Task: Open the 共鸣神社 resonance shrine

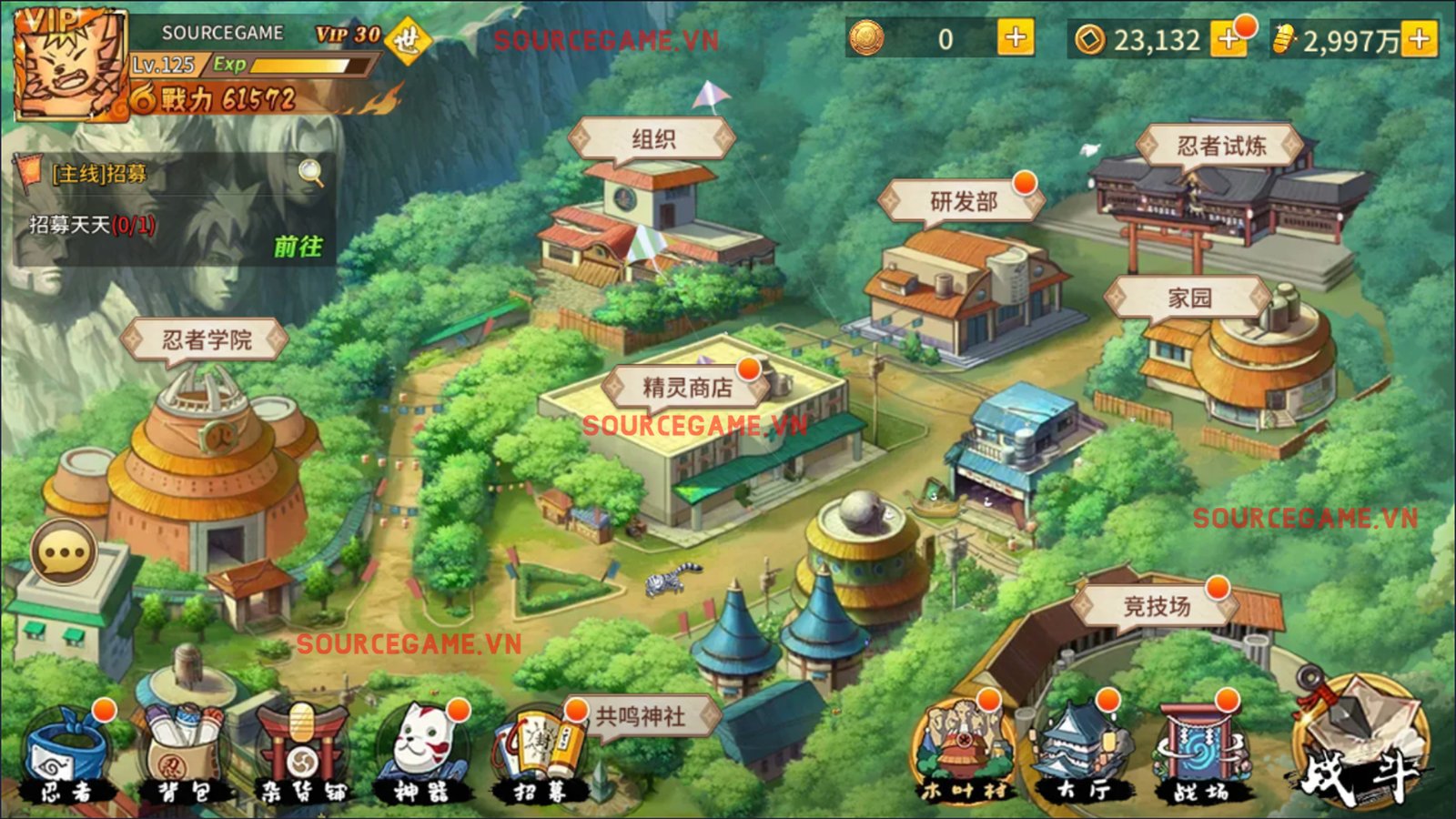Action: click(x=640, y=716)
